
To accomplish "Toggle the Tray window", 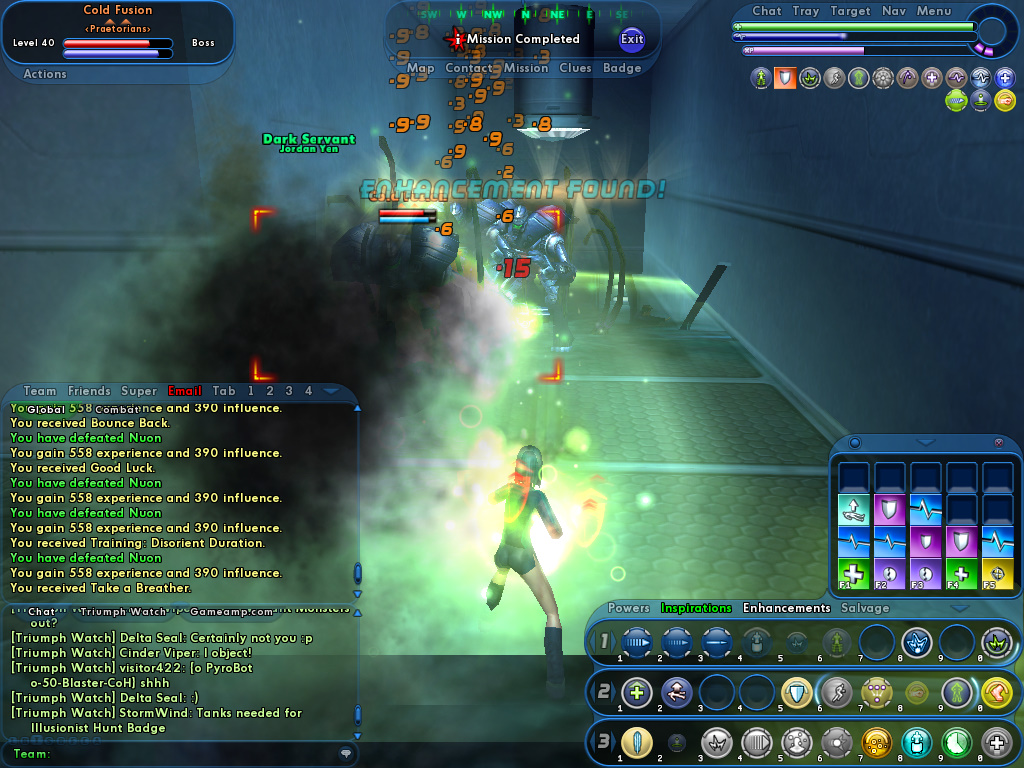I will (x=806, y=11).
